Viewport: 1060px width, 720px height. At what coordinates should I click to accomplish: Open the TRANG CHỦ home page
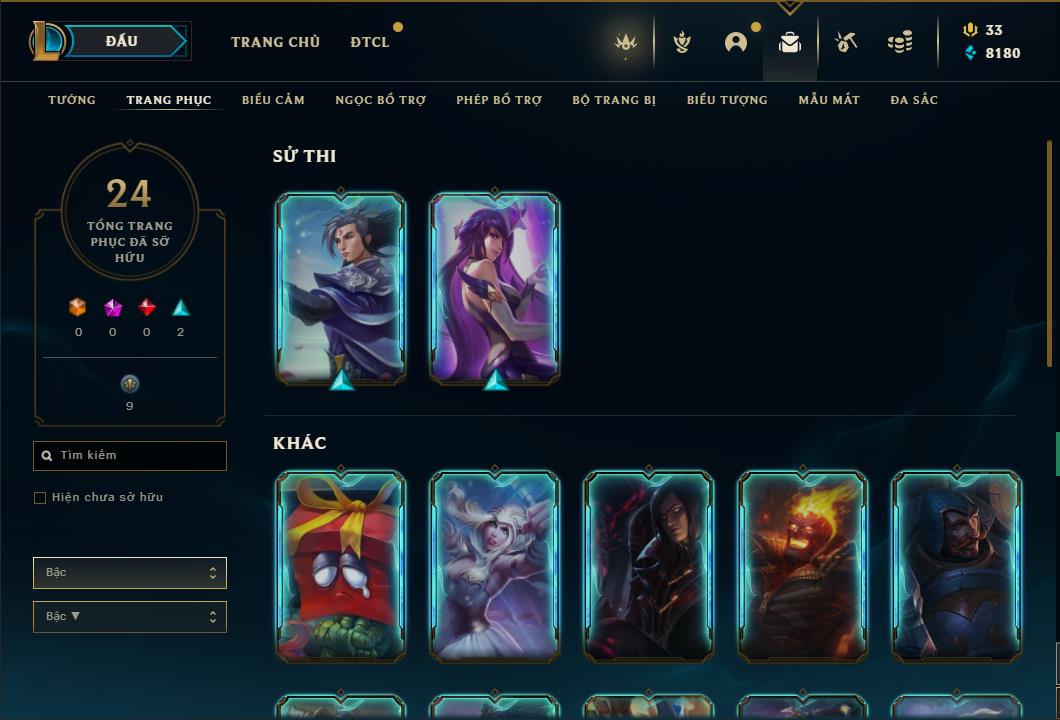275,42
